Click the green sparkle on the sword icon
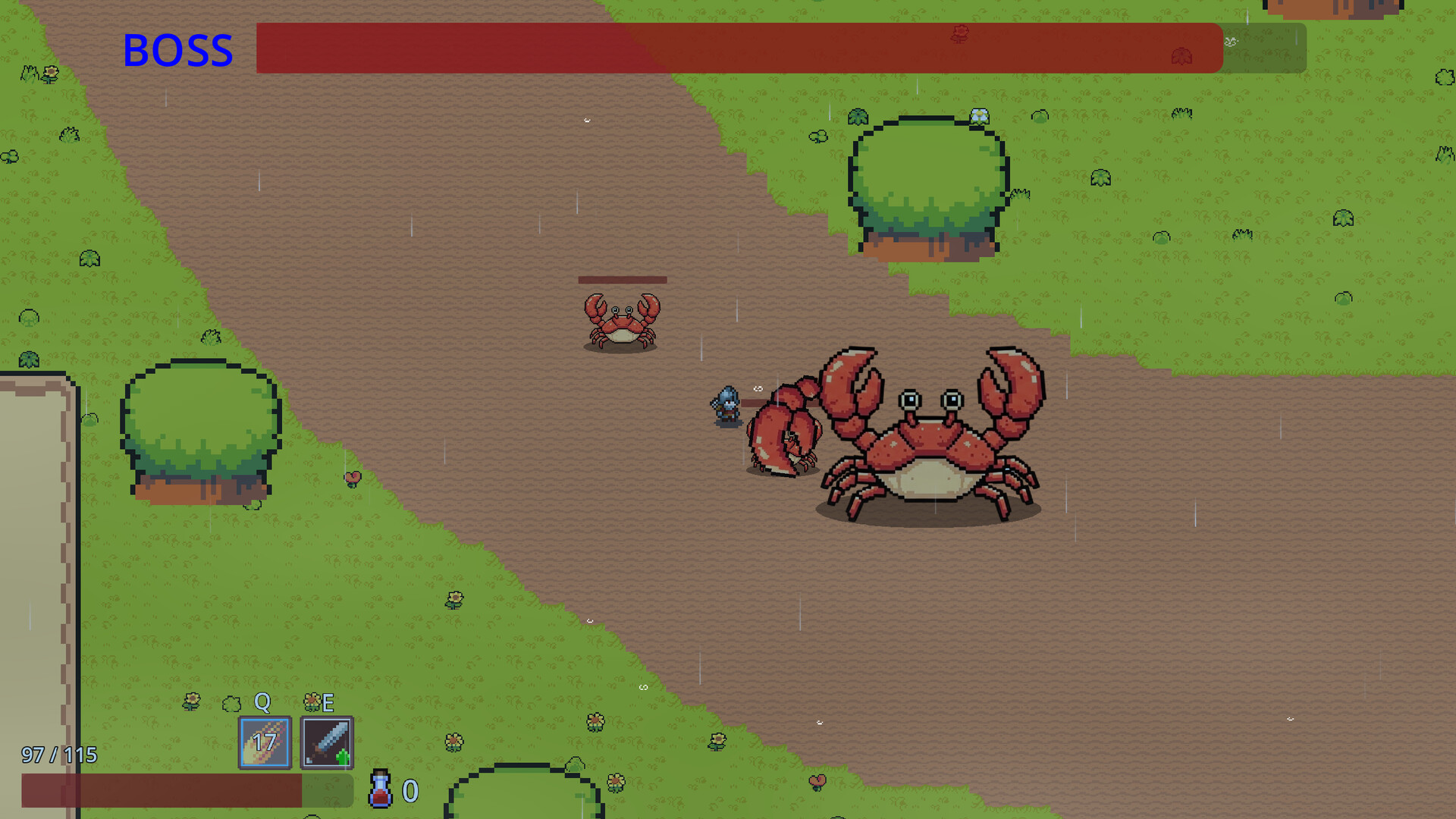The image size is (1456, 819). point(342,755)
